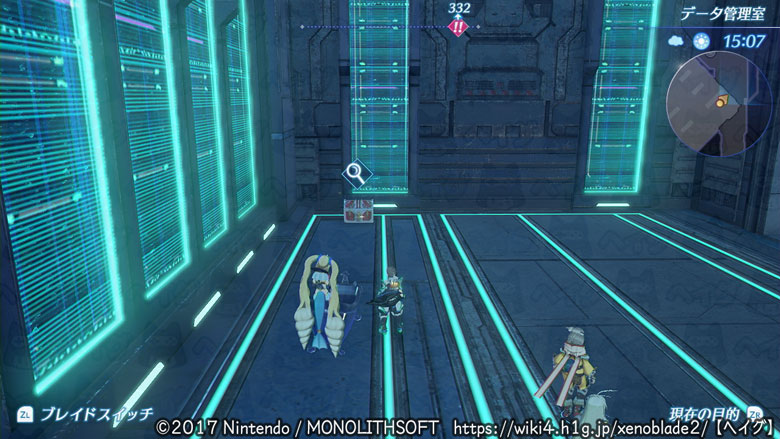Select the red quest marker on the compass
This screenshot has width=780, height=439.
click(x=458, y=28)
